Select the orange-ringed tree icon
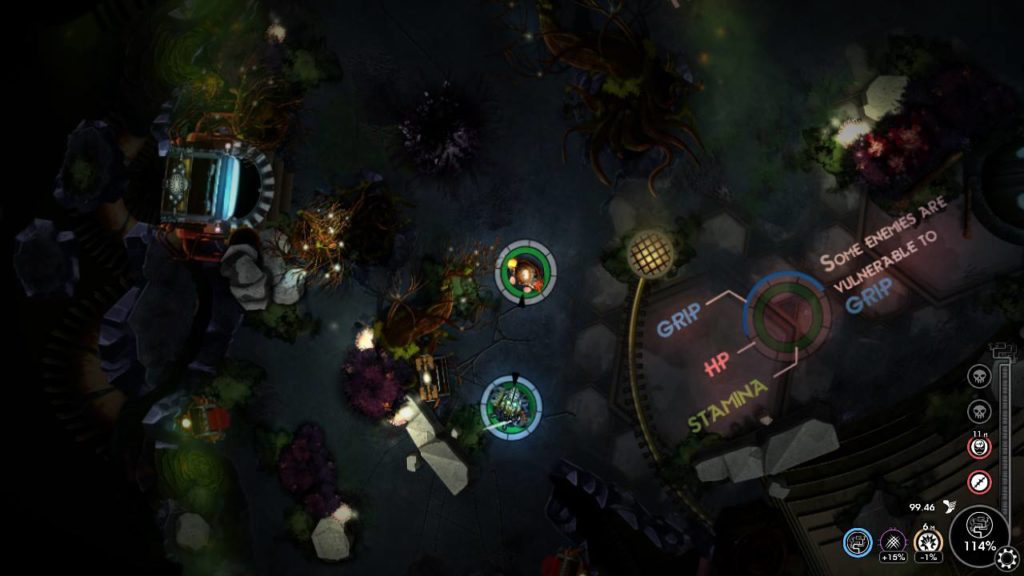This screenshot has height=576, width=1024. [925, 541]
